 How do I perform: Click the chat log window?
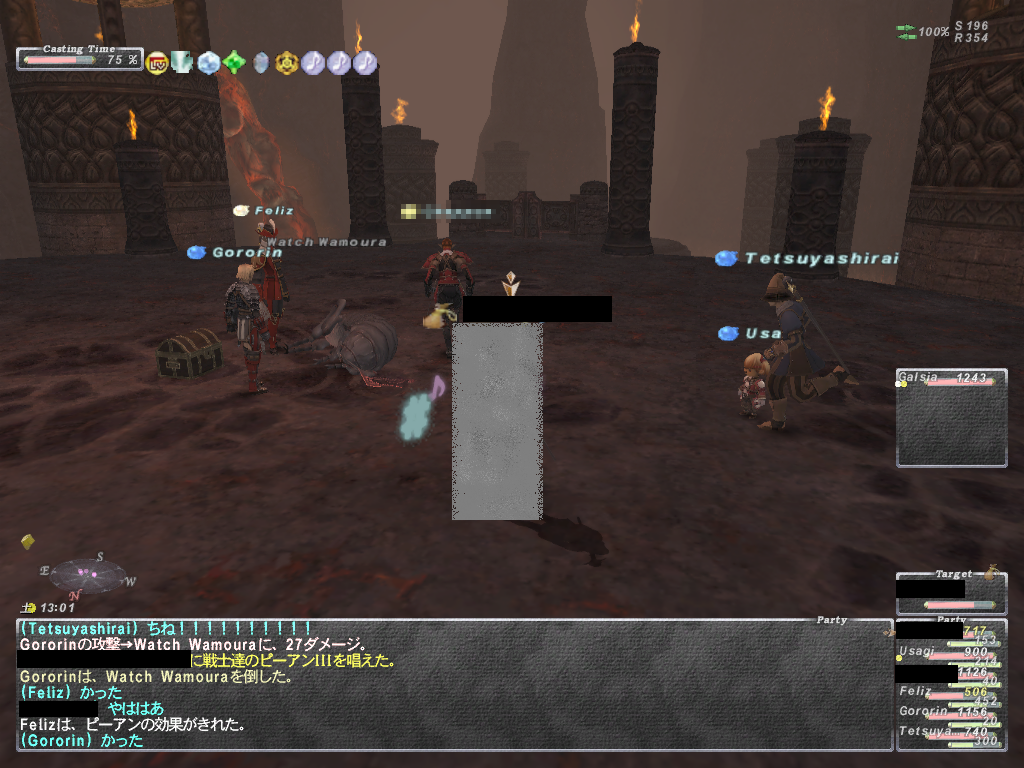coord(452,685)
